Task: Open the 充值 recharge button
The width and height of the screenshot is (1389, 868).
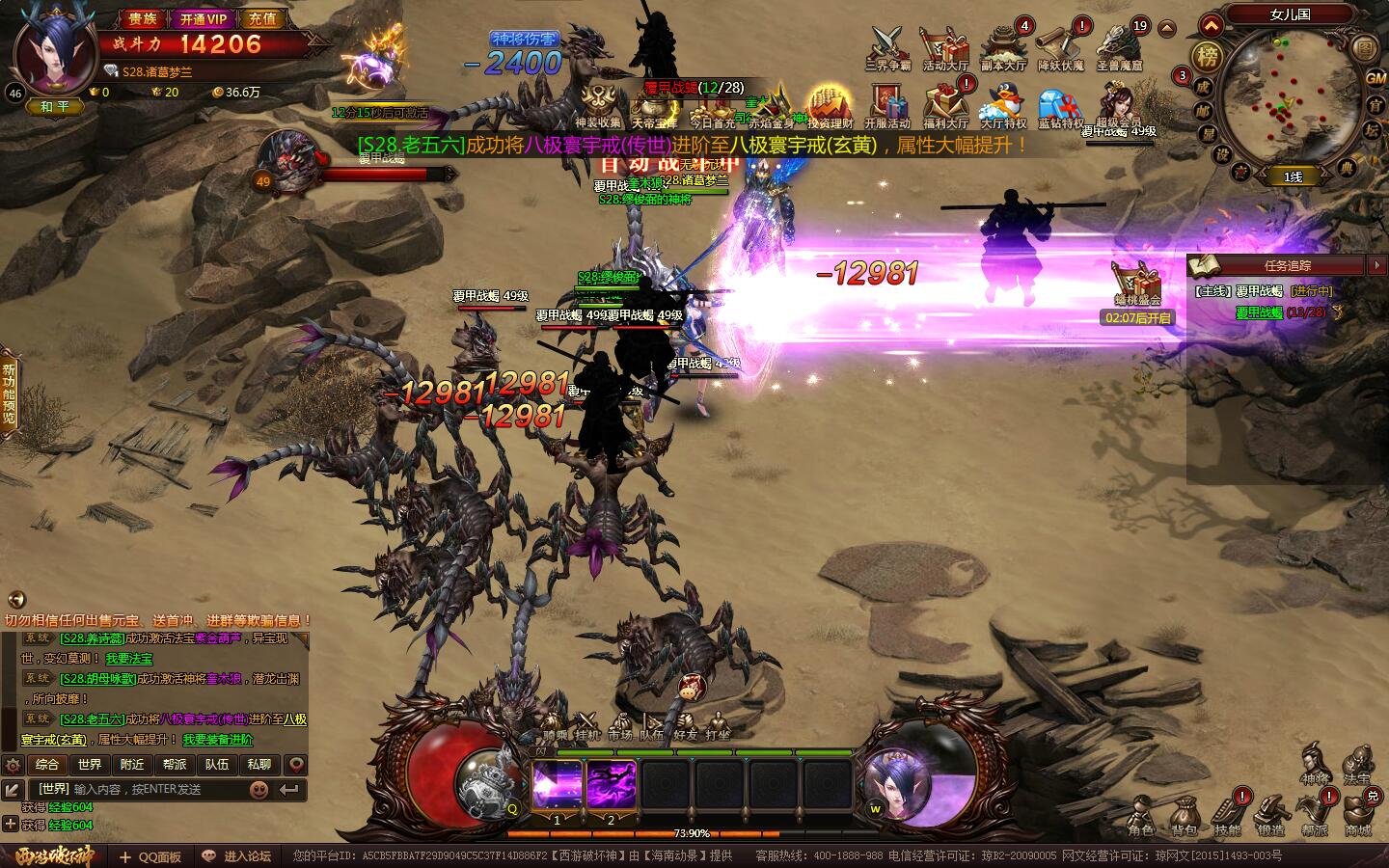Action: 261,18
